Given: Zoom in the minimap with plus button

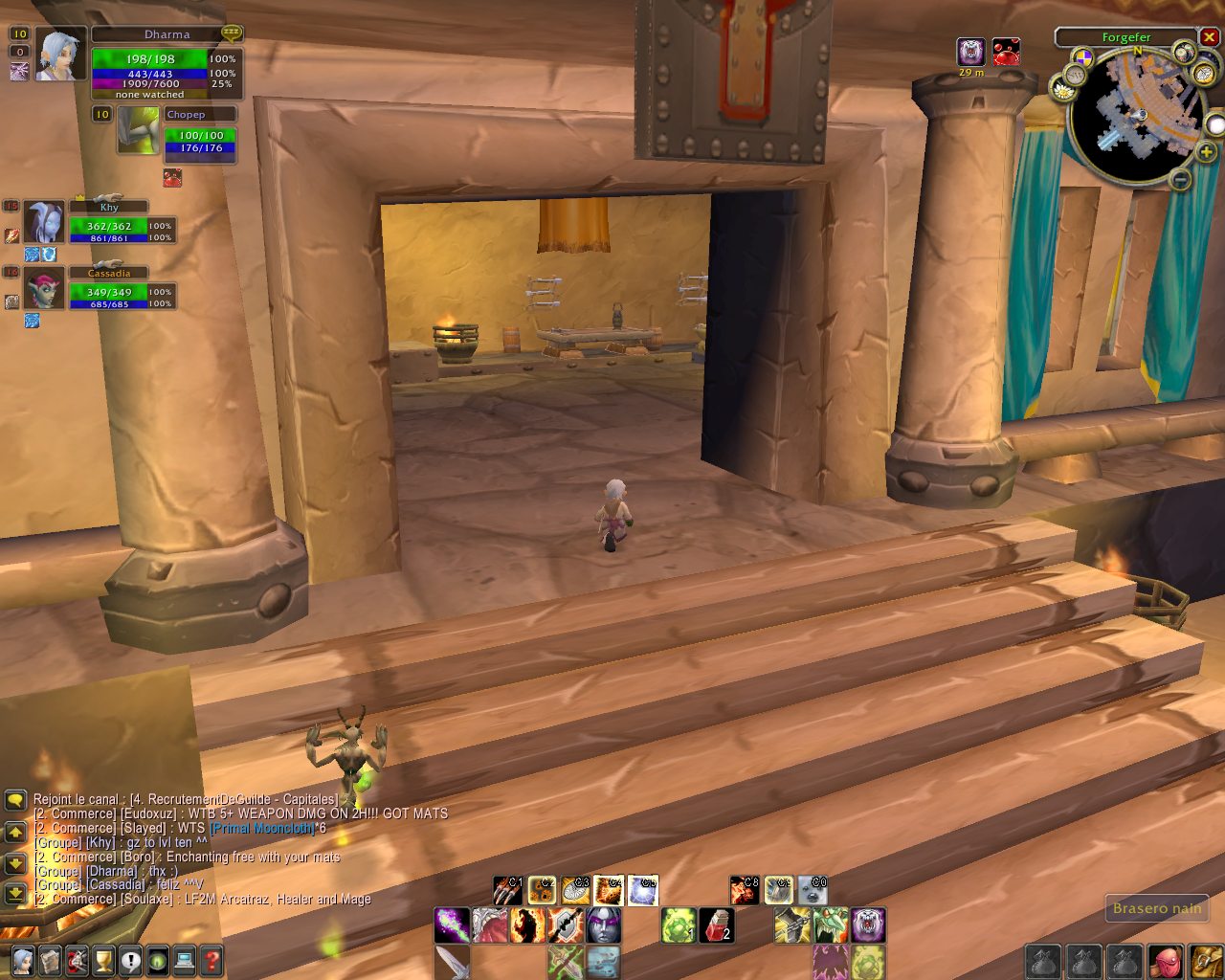Looking at the screenshot, I should 1206,152.
